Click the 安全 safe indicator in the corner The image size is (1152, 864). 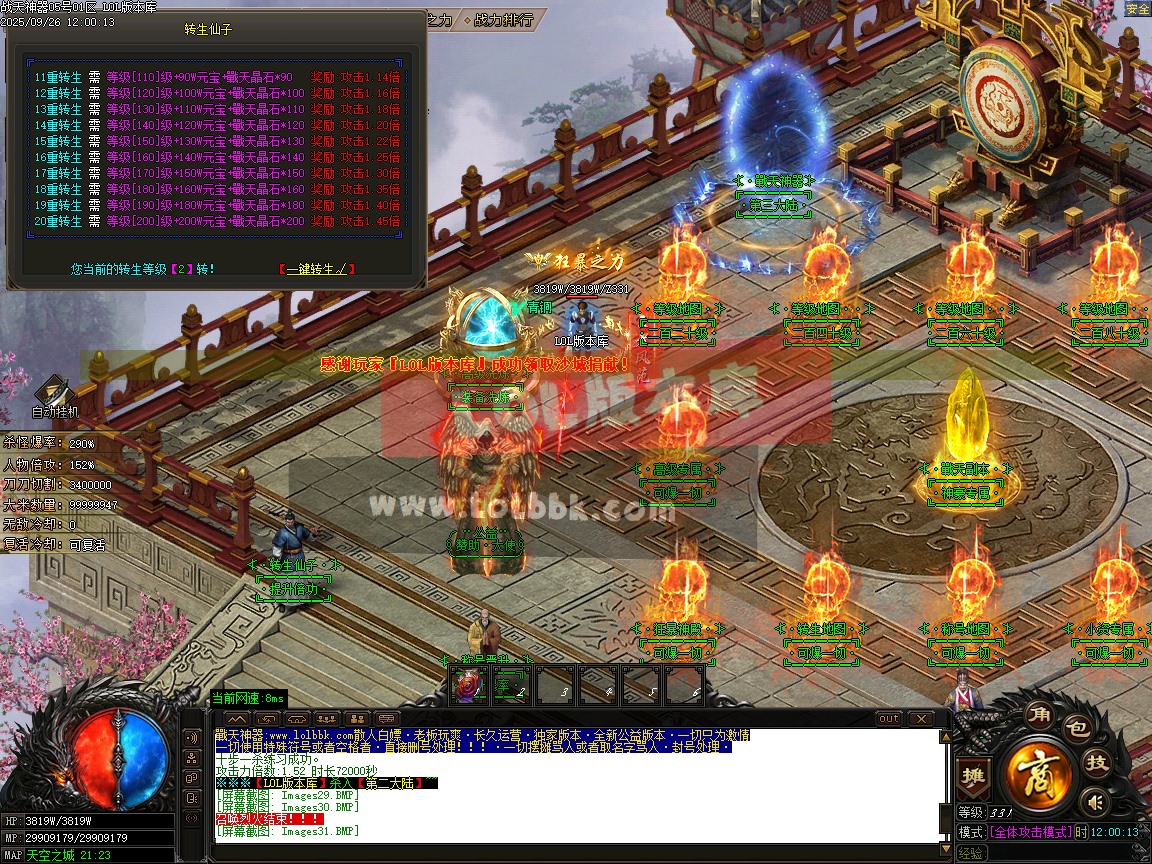coord(1137,9)
